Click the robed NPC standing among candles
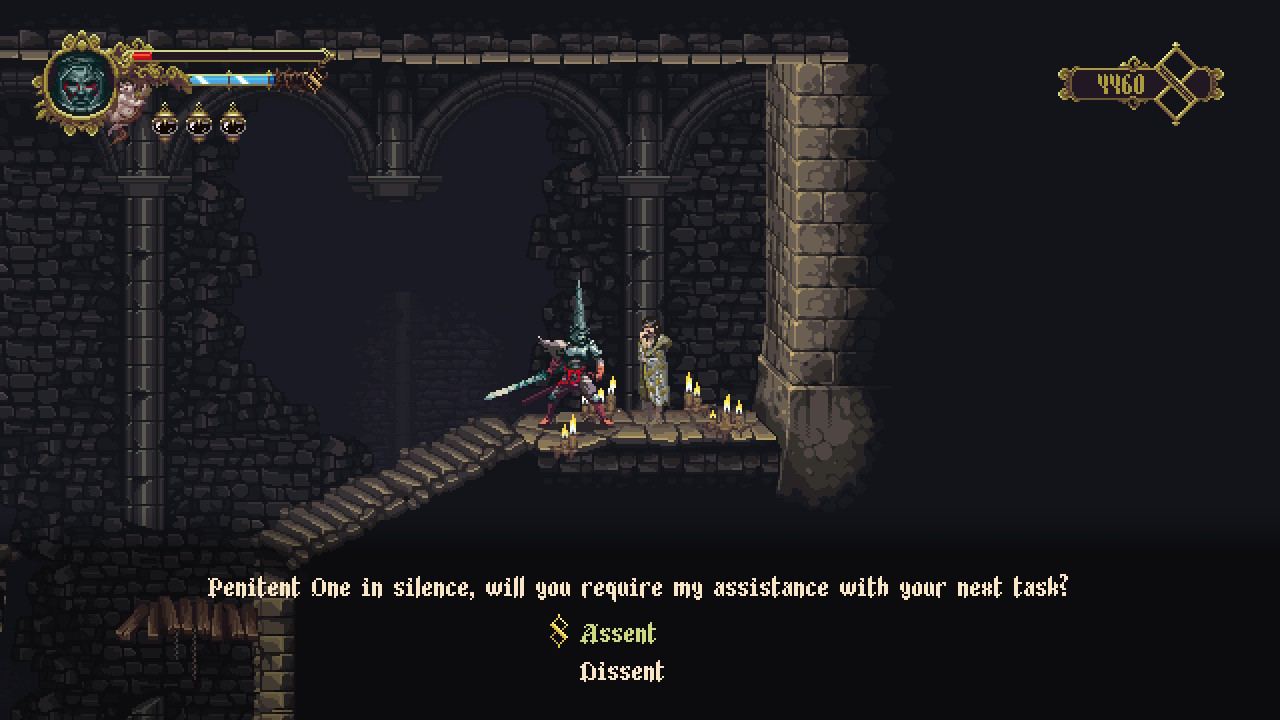Image resolution: width=1280 pixels, height=720 pixels. coord(652,365)
